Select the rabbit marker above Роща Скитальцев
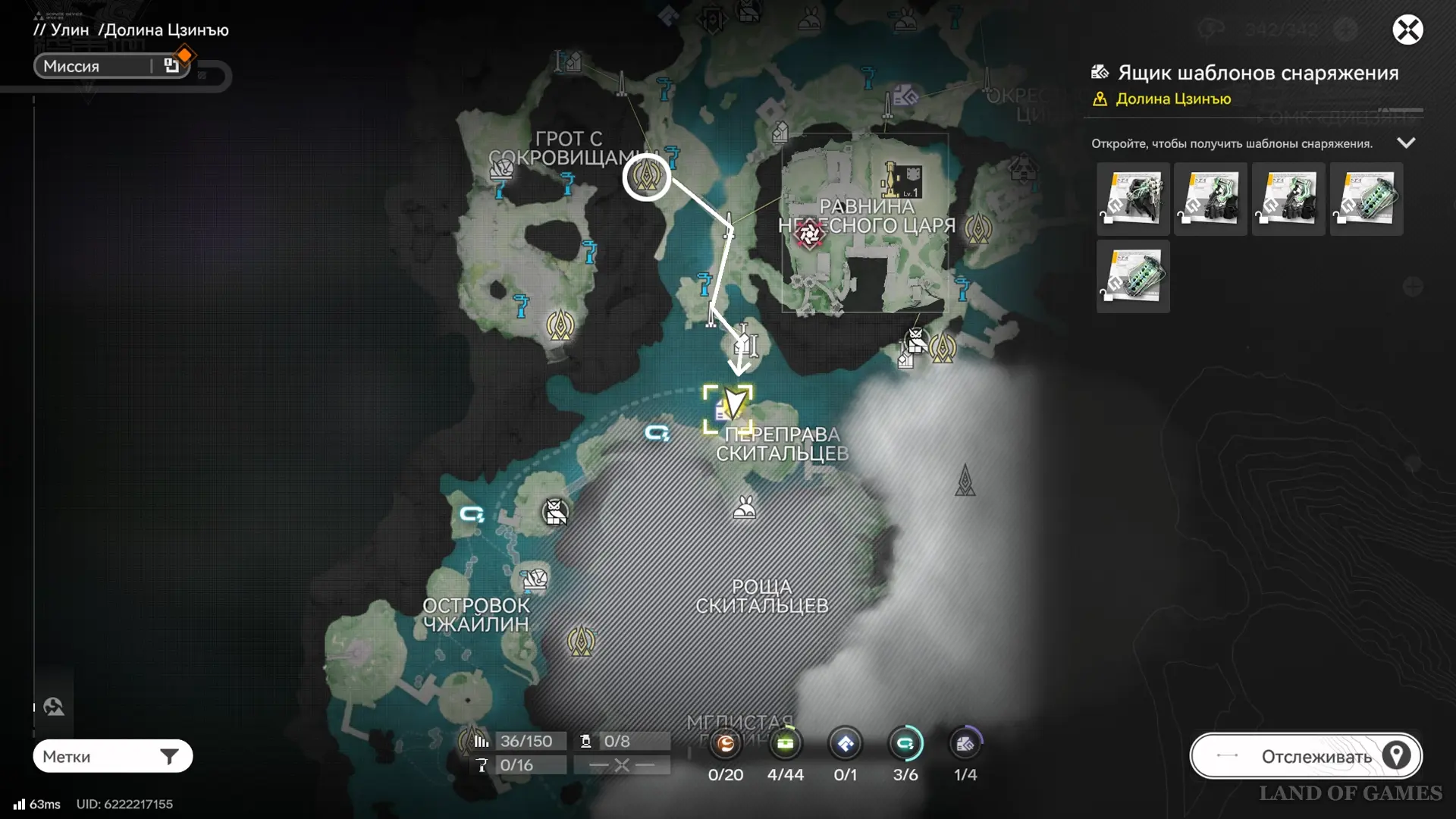Image resolution: width=1456 pixels, height=819 pixels. click(744, 507)
